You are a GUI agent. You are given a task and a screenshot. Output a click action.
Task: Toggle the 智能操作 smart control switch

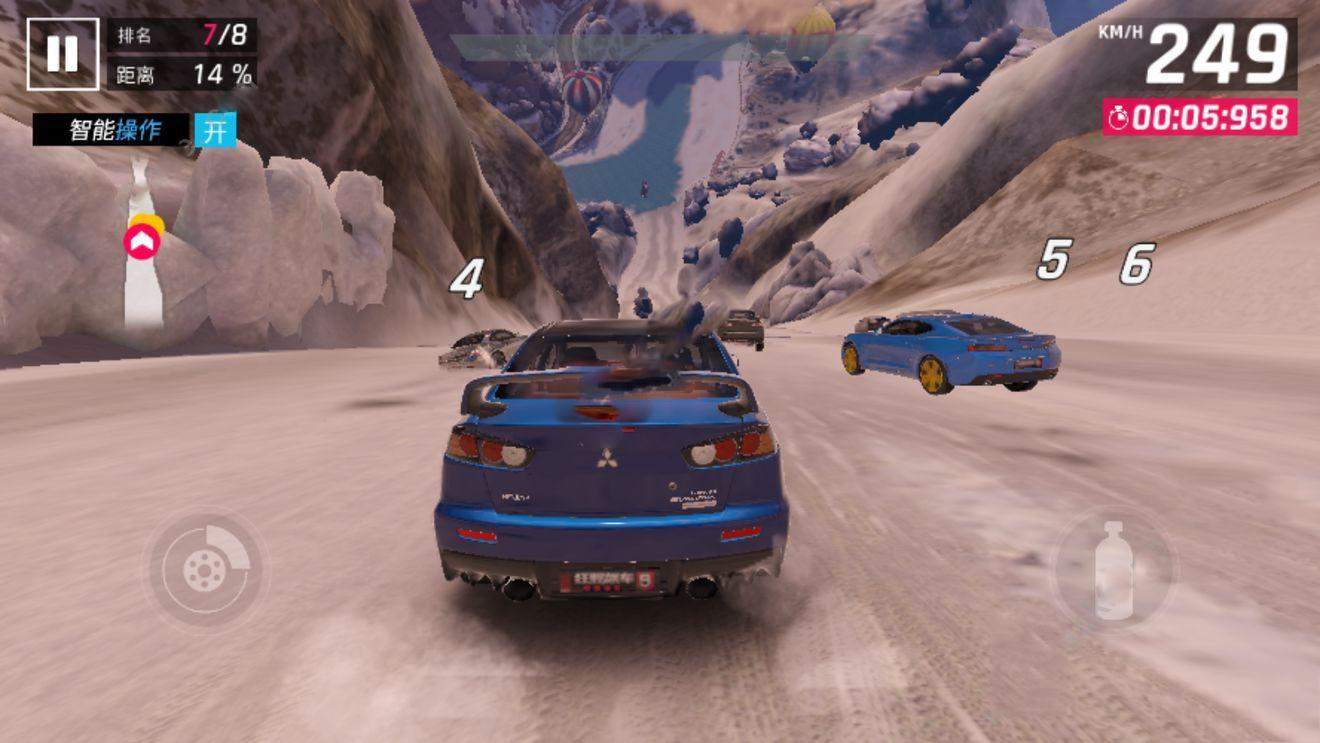(x=215, y=130)
